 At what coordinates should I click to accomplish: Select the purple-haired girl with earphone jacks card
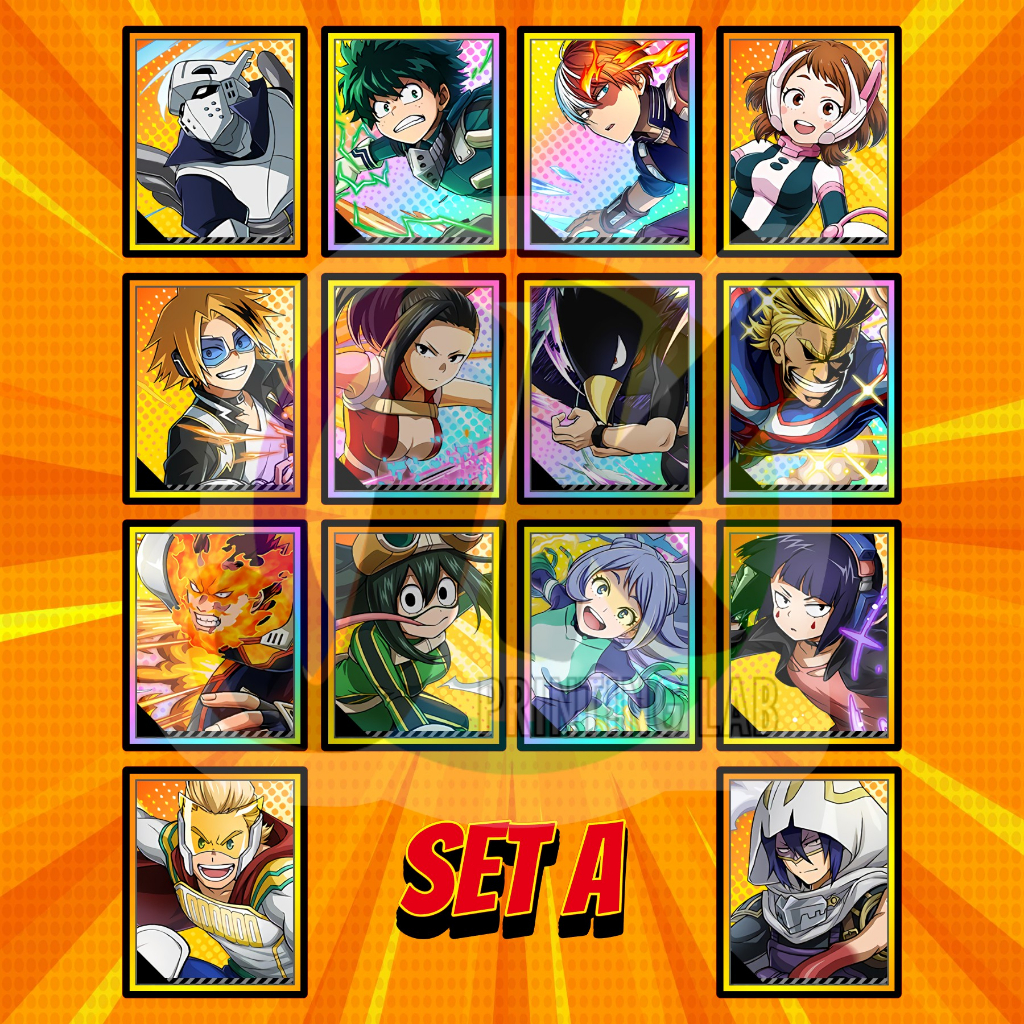[808, 635]
